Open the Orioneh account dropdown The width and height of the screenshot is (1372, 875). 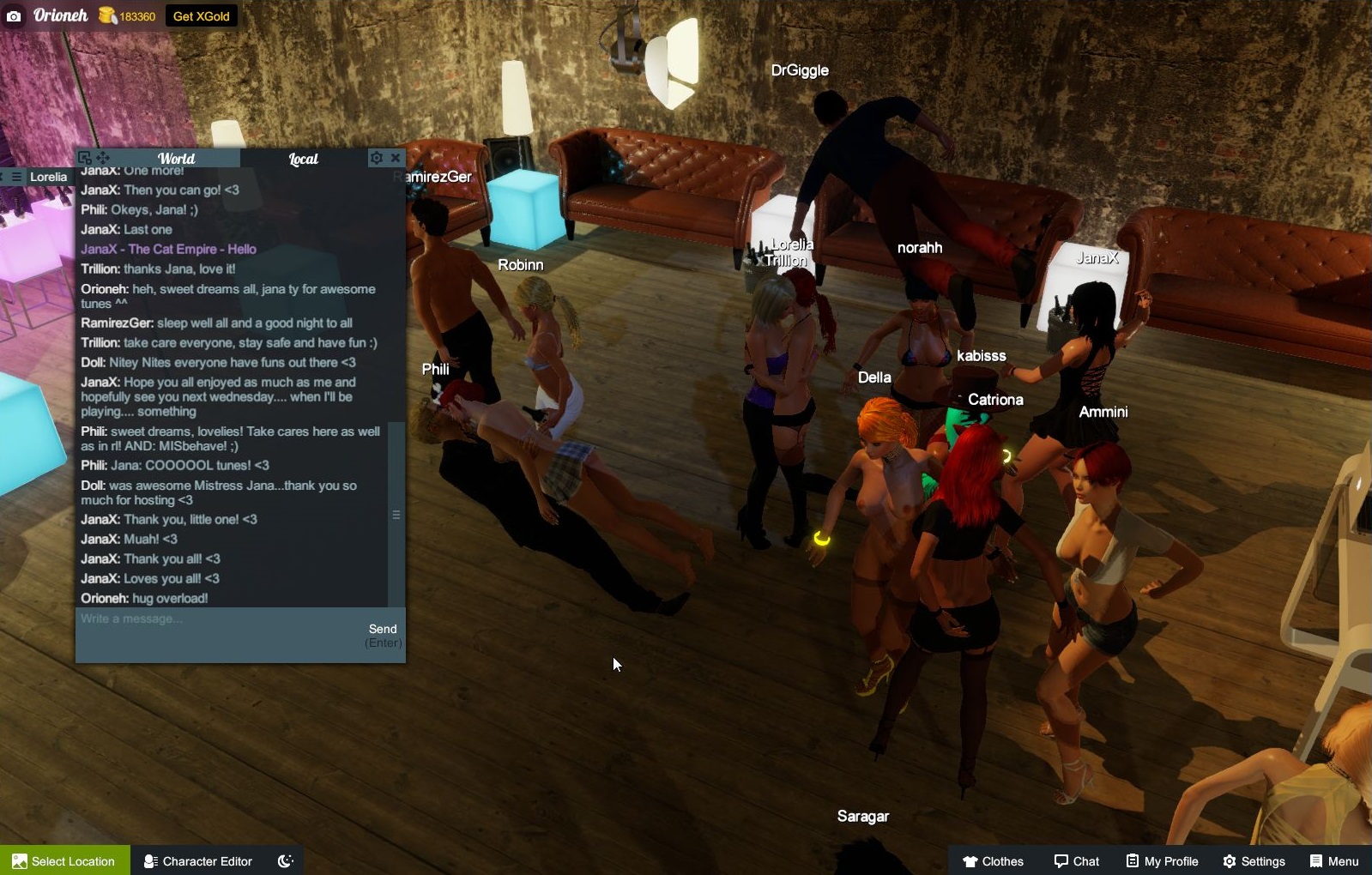click(x=60, y=15)
